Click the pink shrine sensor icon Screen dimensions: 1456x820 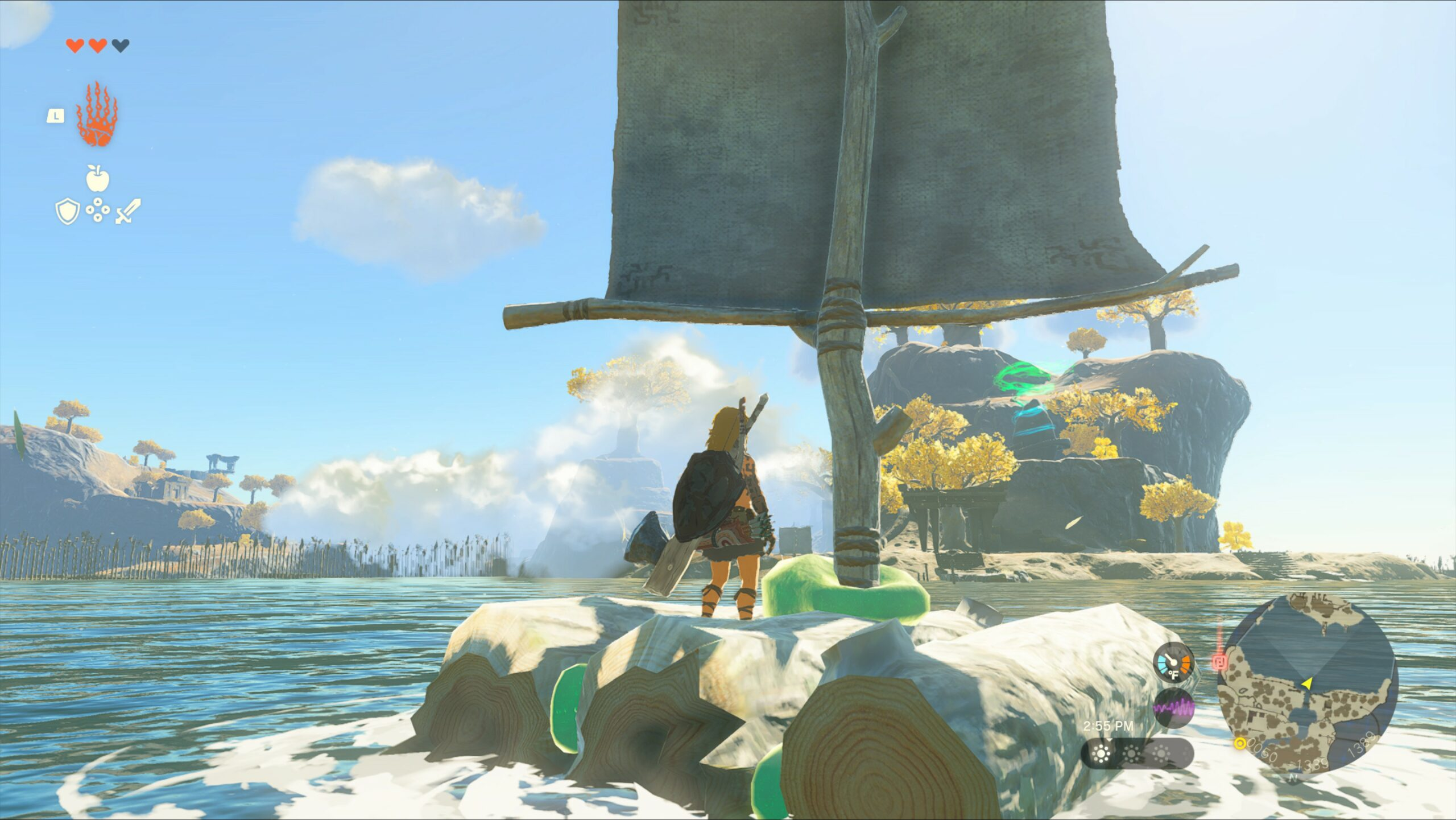tap(1219, 662)
